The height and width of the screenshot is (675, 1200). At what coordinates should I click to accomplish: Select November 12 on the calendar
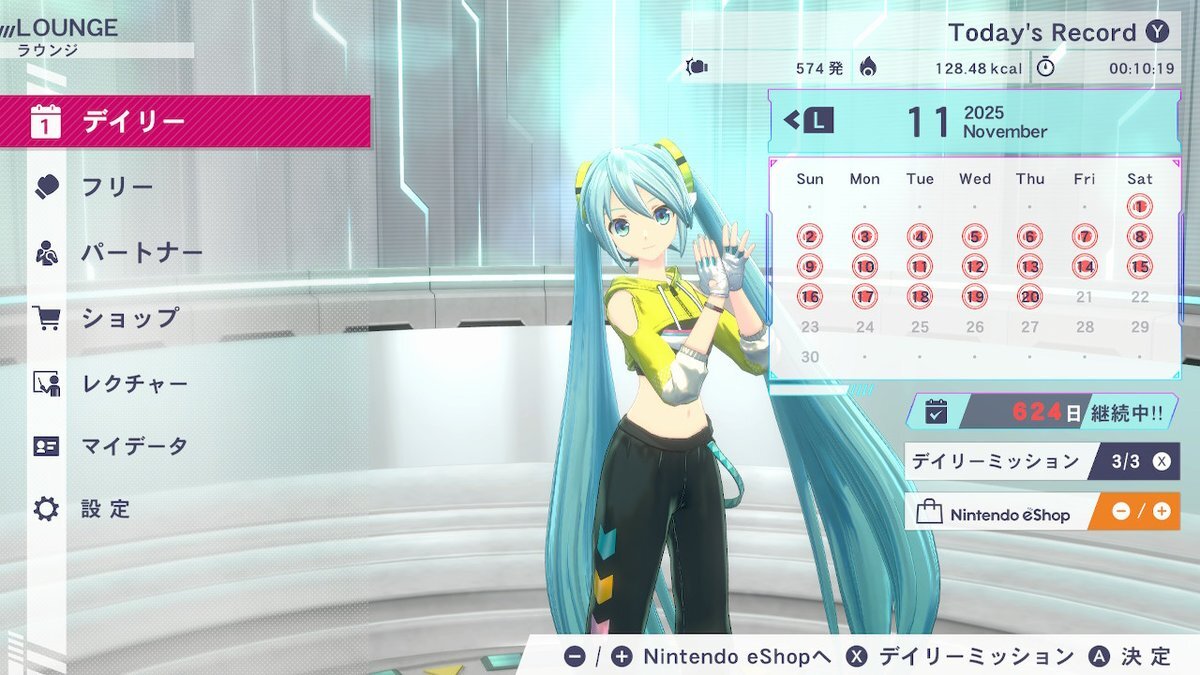pyautogui.click(x=975, y=267)
